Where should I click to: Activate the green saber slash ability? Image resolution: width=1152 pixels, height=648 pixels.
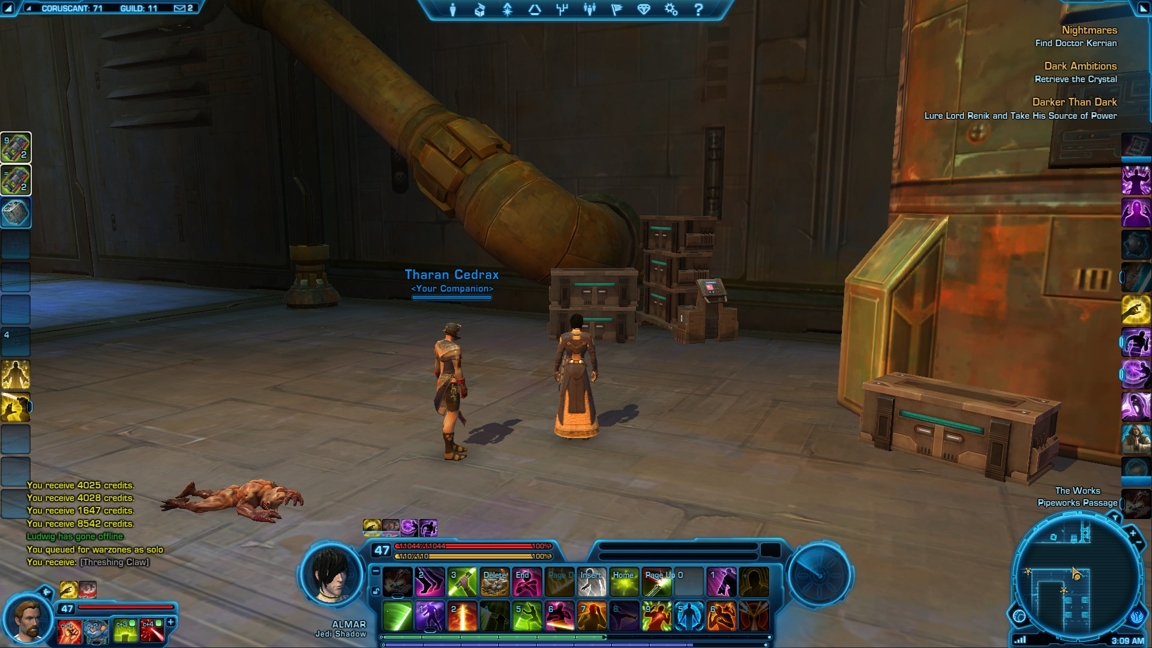(x=397, y=616)
